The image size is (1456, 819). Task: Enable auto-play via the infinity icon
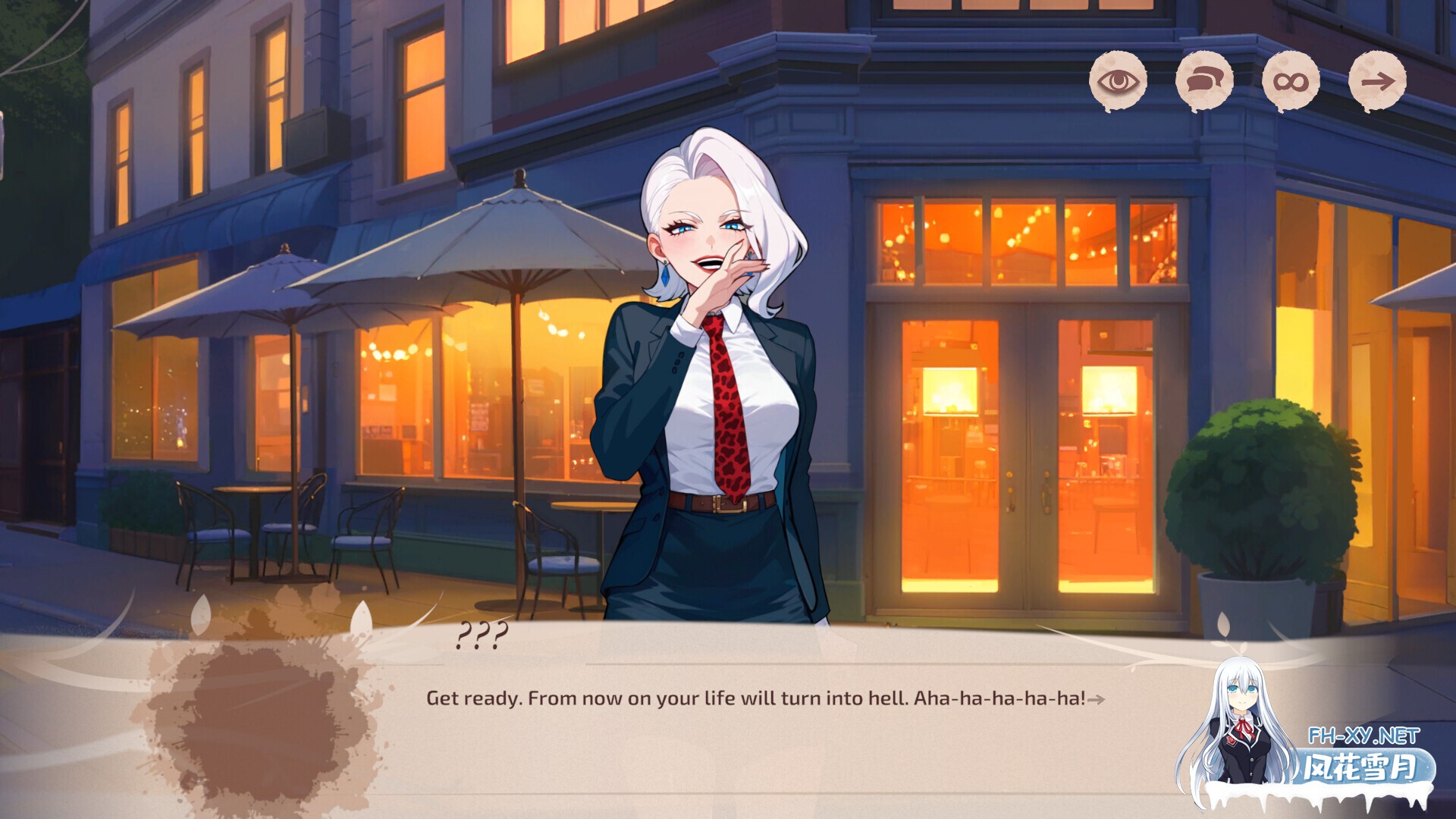(x=1289, y=81)
